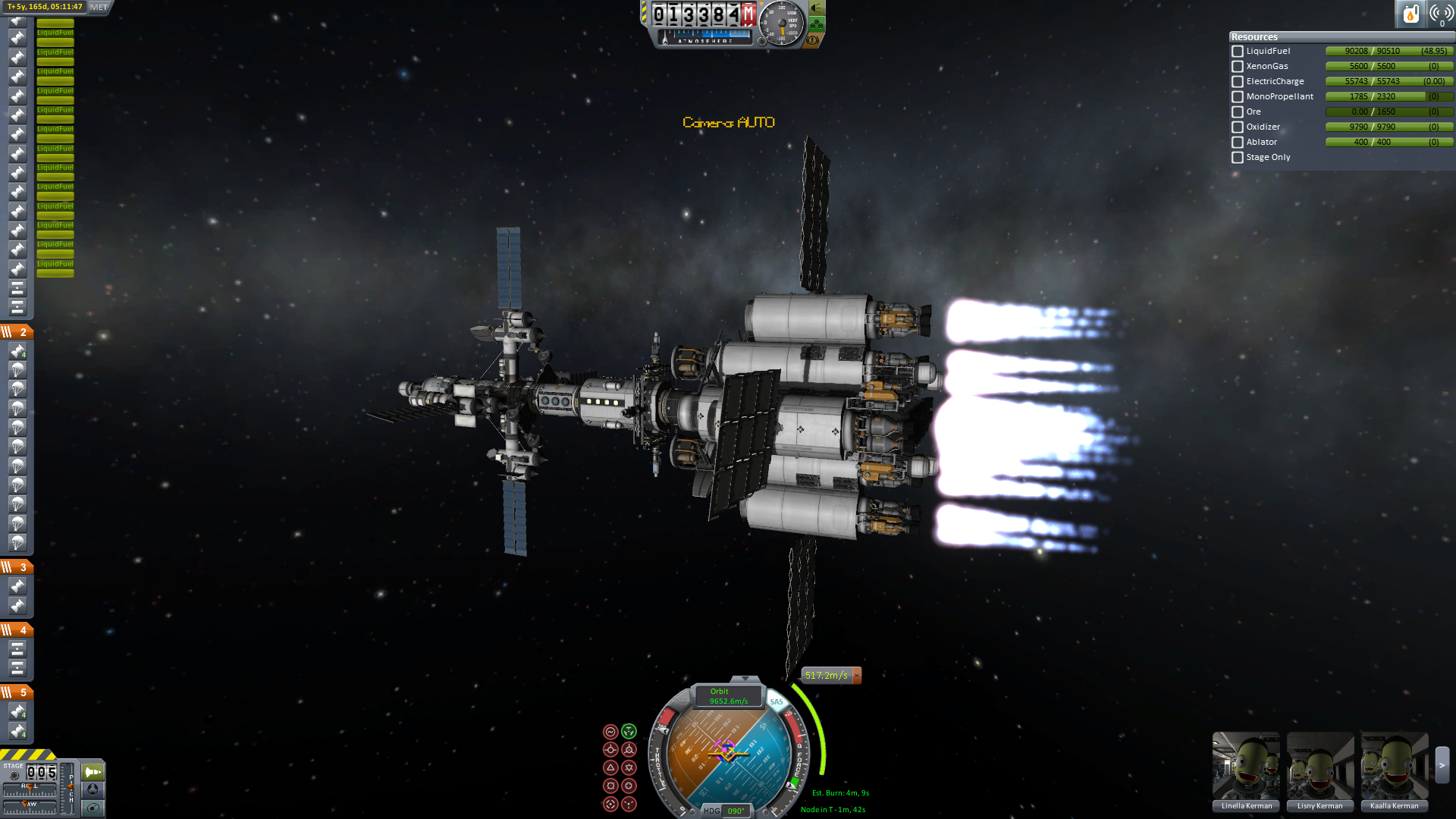Check the MonoPropellant resource box

[x=1238, y=97]
